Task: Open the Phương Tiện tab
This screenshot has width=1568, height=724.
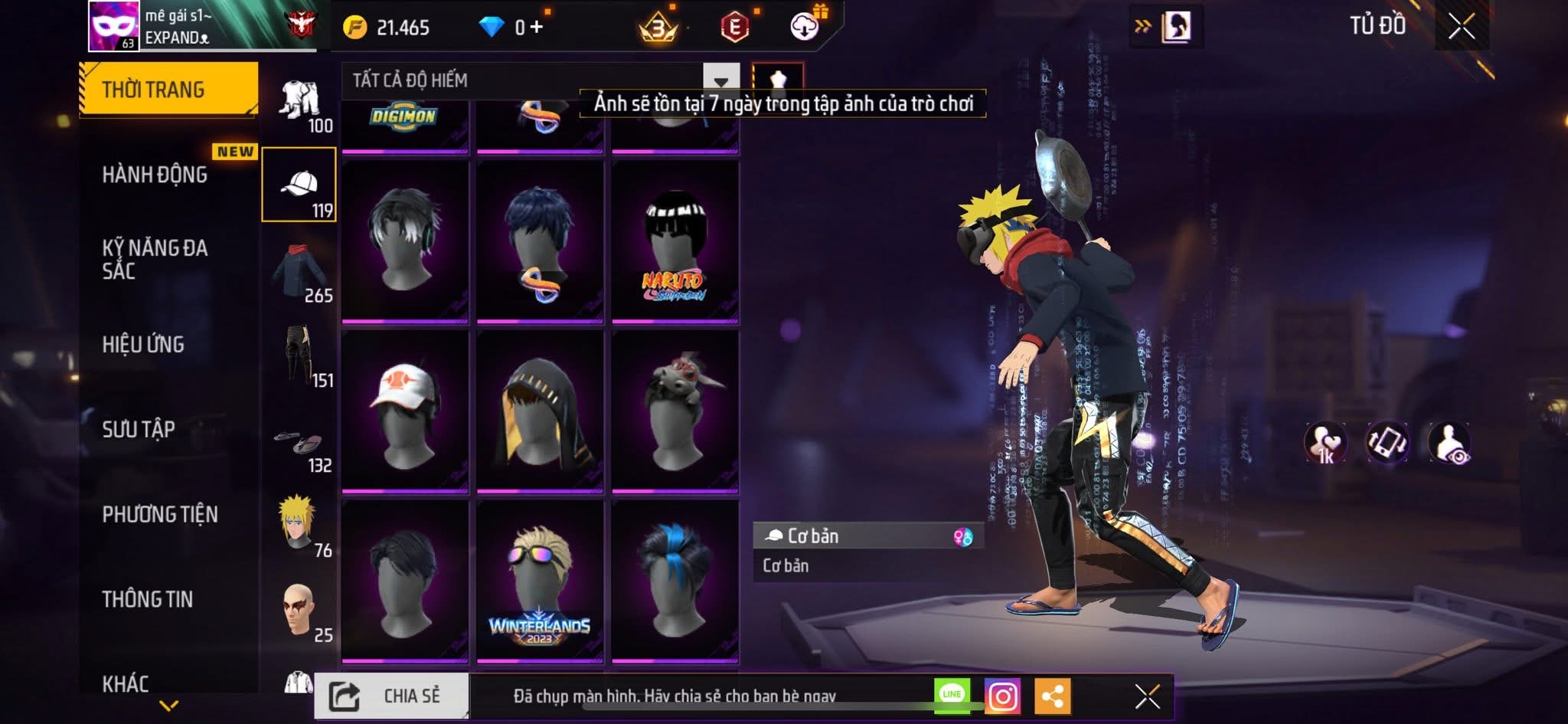Action: pos(160,514)
